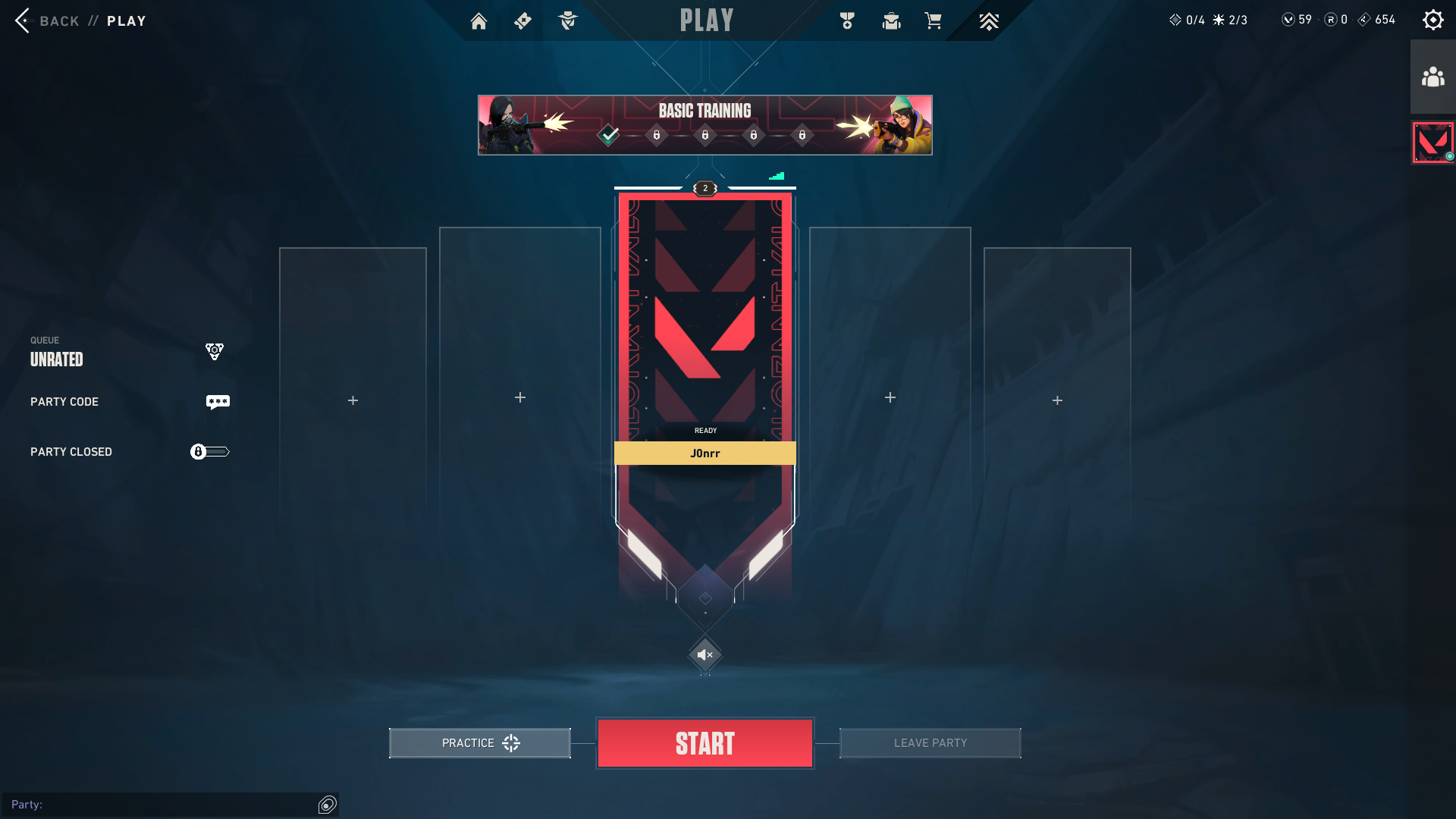The width and height of the screenshot is (1456, 819).
Task: Go back from the Play screen
Action: pos(24,20)
